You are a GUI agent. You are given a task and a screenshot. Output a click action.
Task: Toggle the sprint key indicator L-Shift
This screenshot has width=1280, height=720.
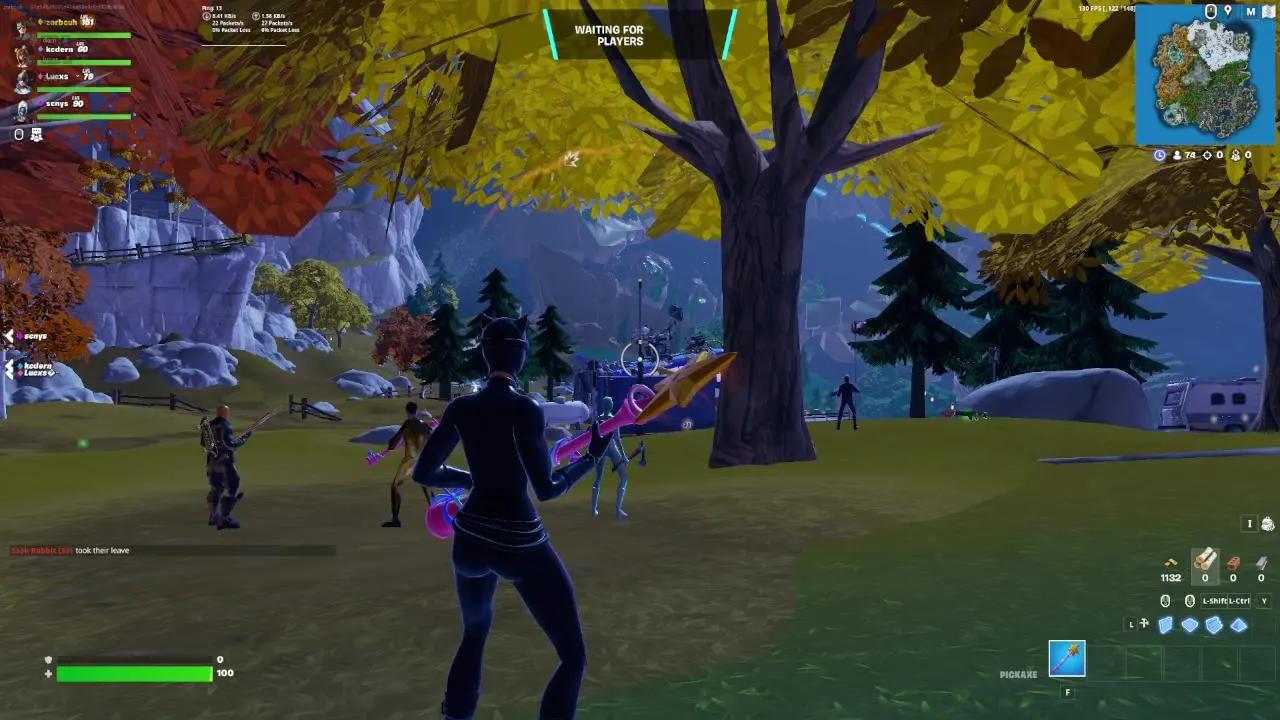(x=1214, y=600)
